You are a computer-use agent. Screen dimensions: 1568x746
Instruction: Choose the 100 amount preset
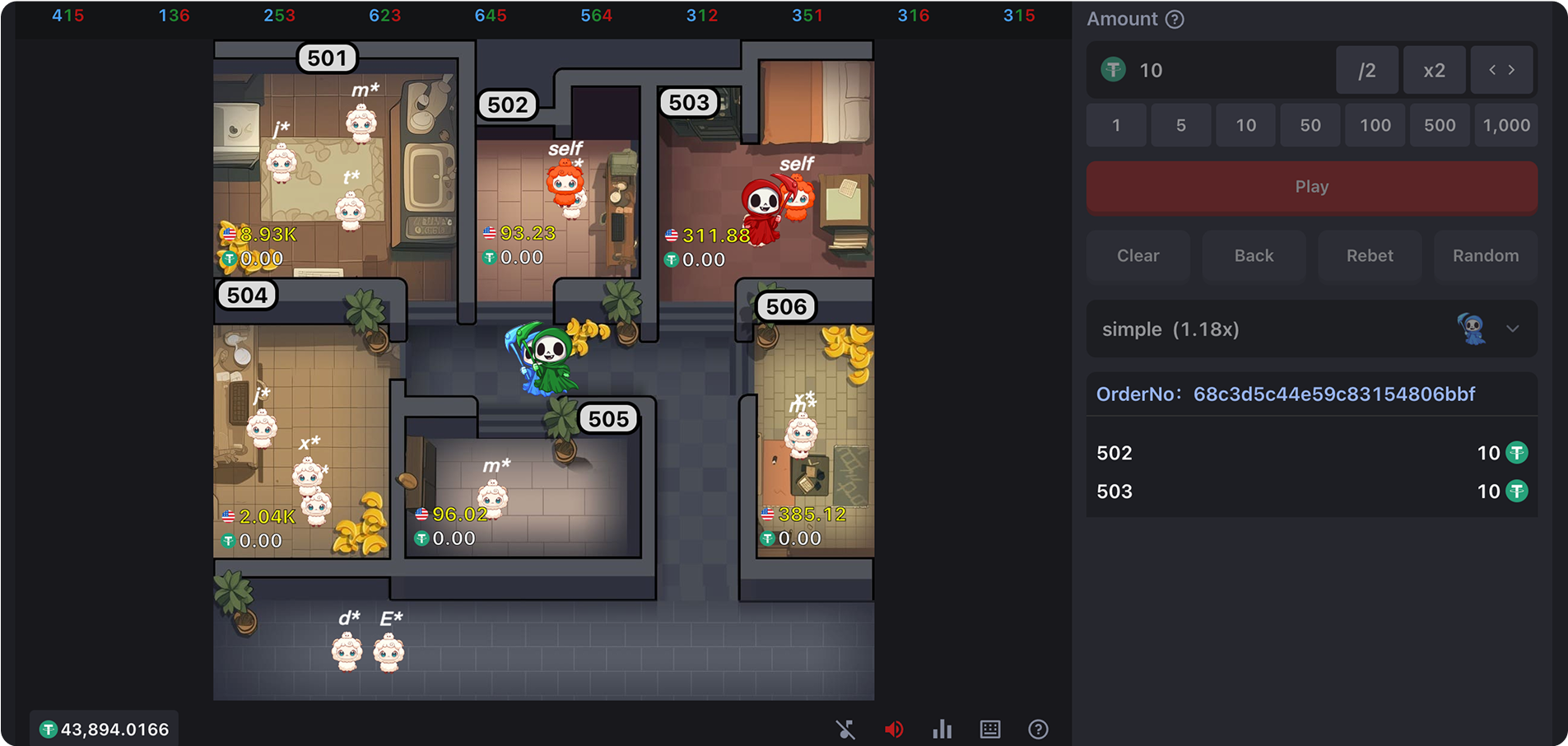(1375, 125)
